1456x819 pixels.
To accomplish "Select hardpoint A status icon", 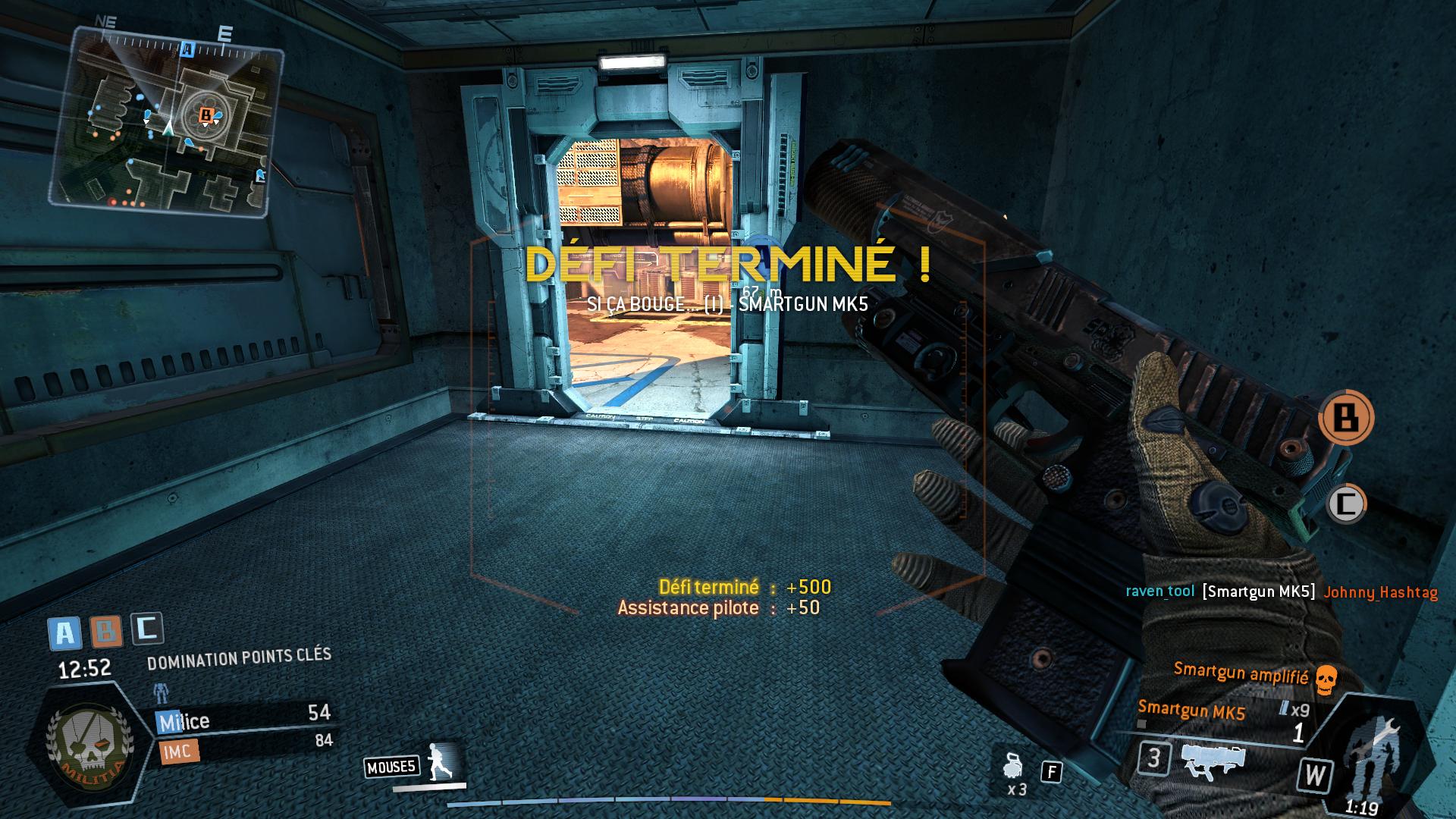I will (x=64, y=633).
